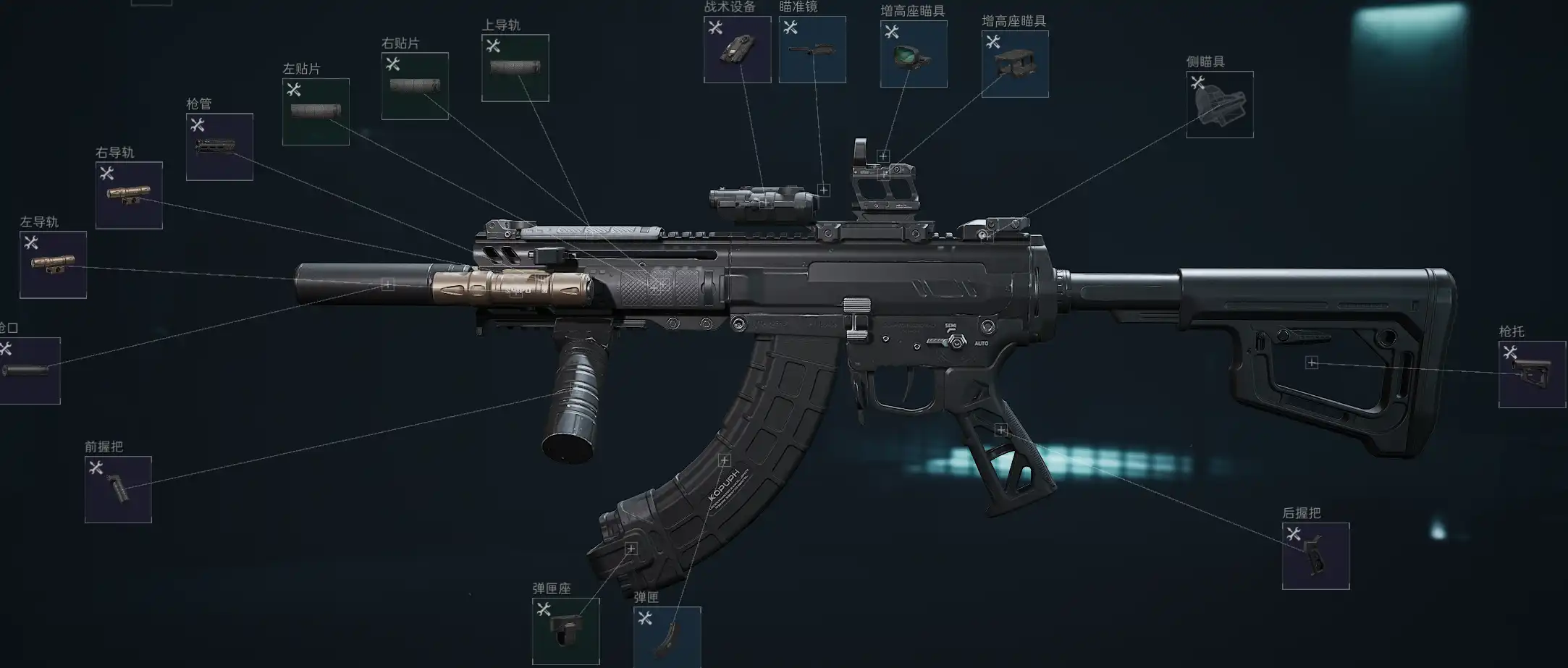Open the 瞄准镜 scope attachment slot

(812, 49)
